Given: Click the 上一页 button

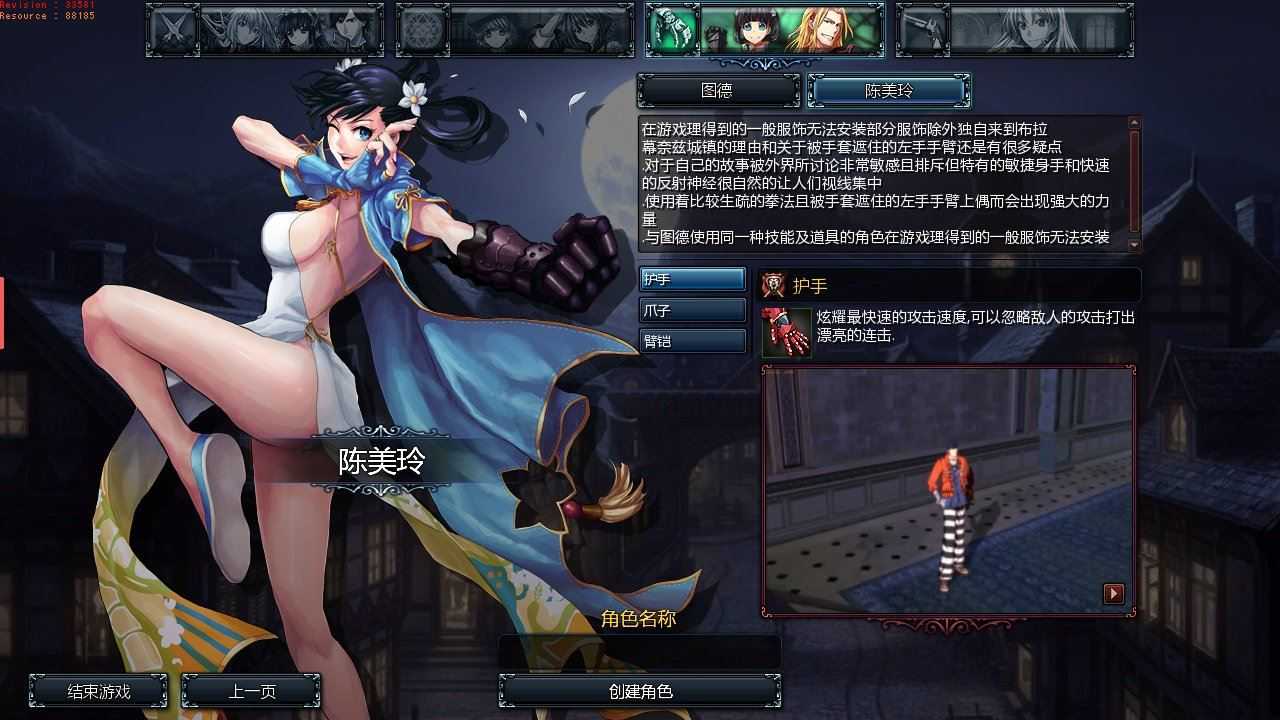Looking at the screenshot, I should tap(250, 690).
